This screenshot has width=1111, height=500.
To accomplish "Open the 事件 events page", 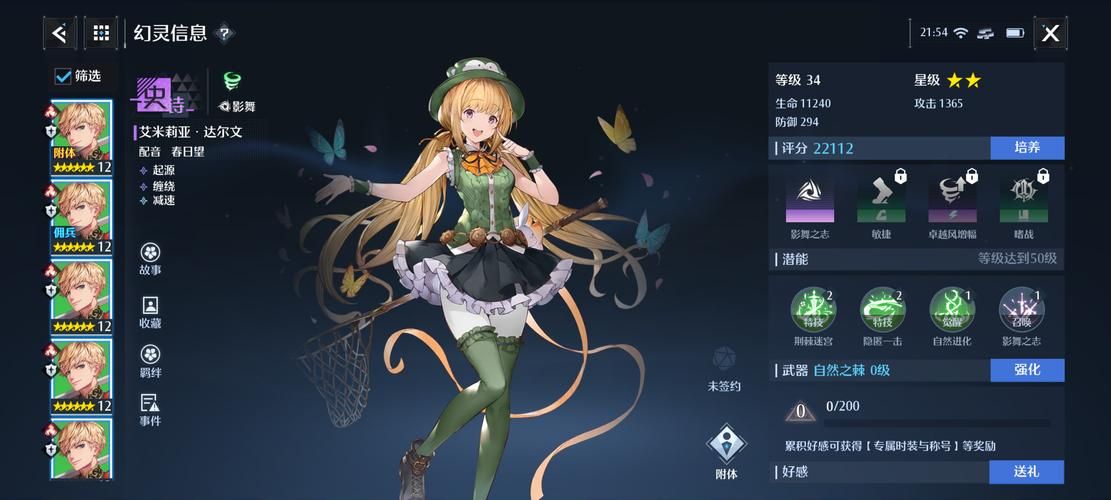I will [x=150, y=408].
